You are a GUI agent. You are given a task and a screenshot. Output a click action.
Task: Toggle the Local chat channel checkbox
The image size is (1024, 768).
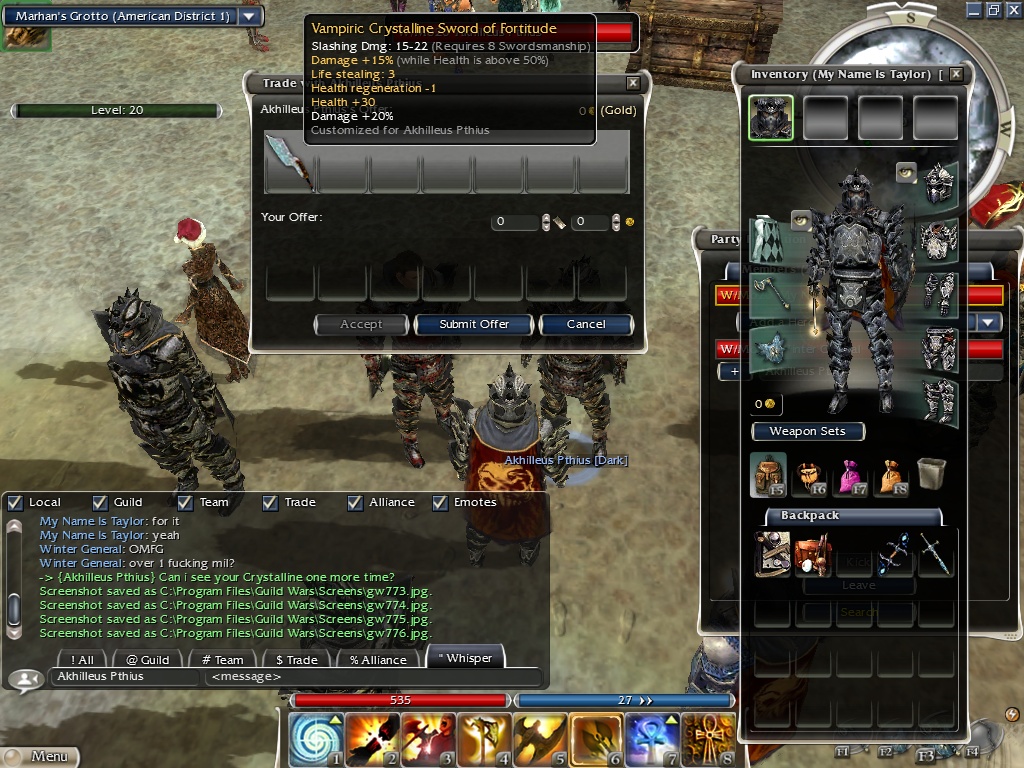pos(14,502)
